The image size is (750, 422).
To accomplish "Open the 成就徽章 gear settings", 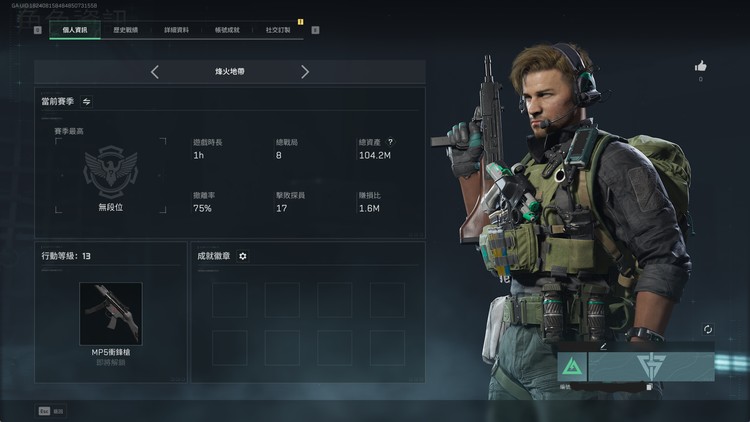I will pos(243,256).
